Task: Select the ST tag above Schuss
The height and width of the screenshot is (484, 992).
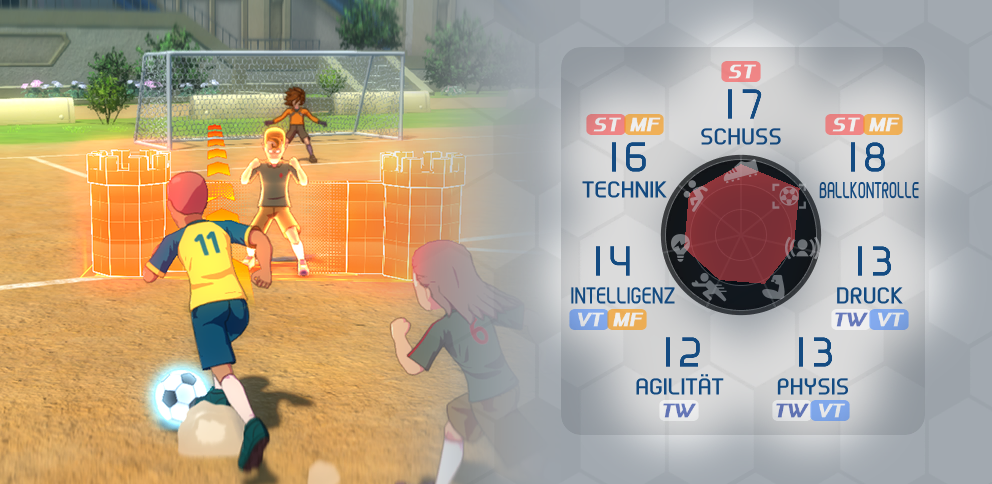Action: click(x=741, y=72)
